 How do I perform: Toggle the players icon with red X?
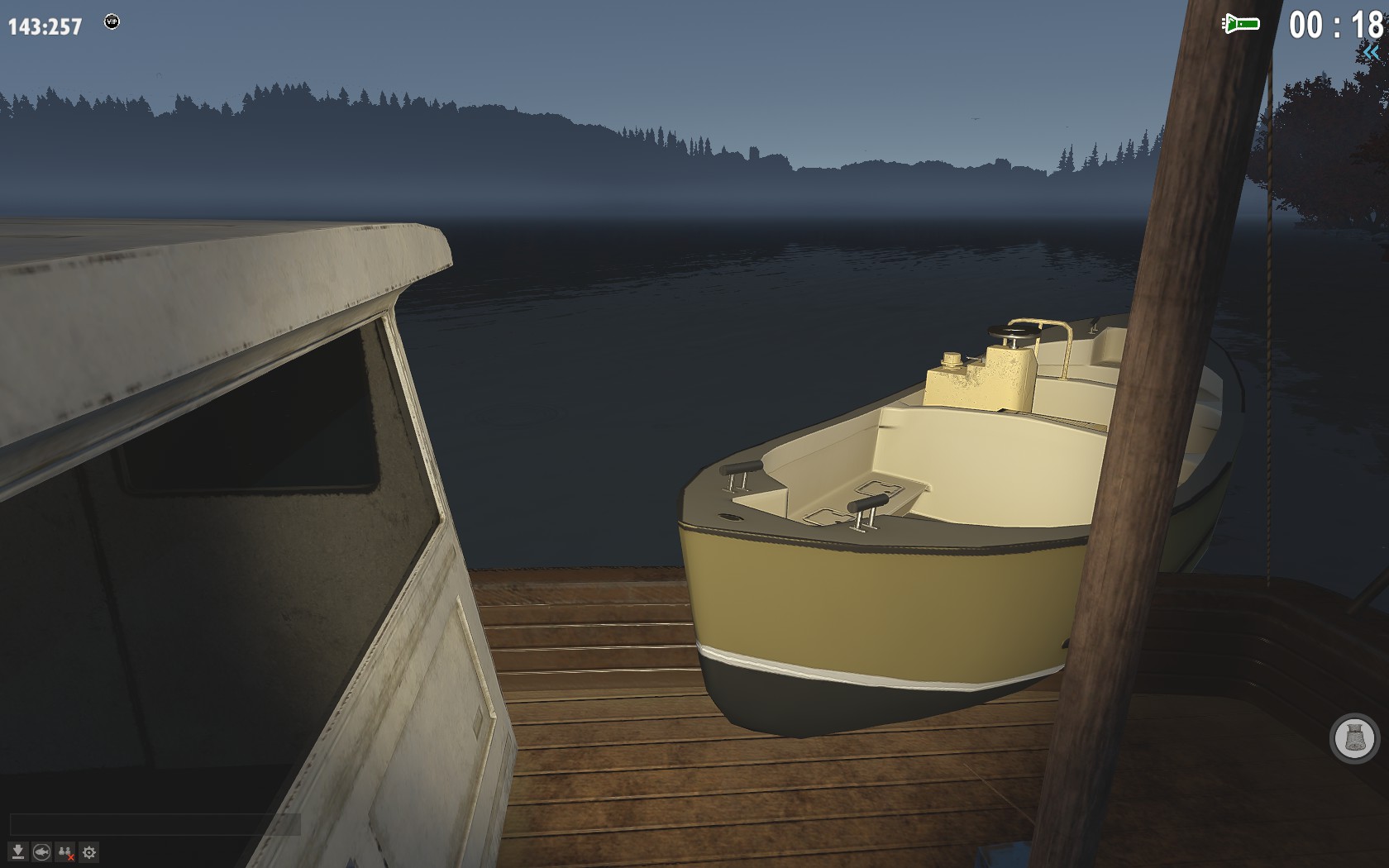(65, 852)
